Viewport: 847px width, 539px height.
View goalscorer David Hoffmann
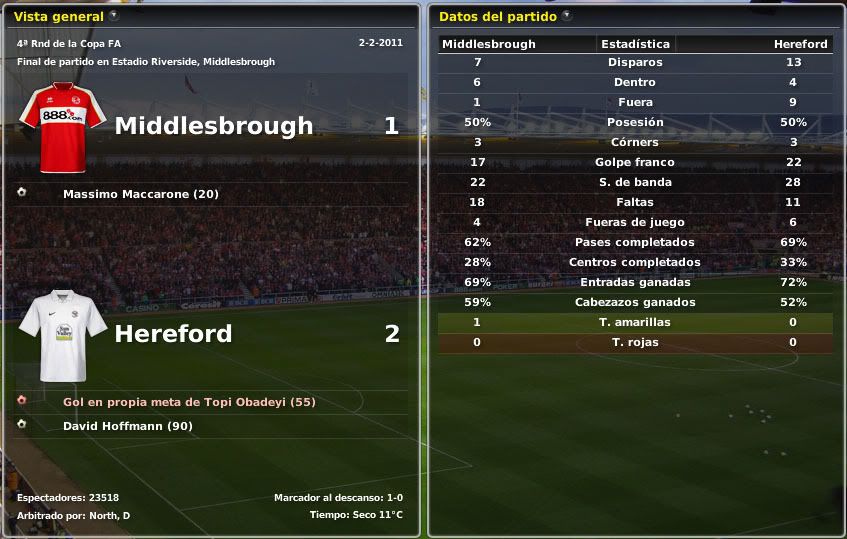coord(127,426)
